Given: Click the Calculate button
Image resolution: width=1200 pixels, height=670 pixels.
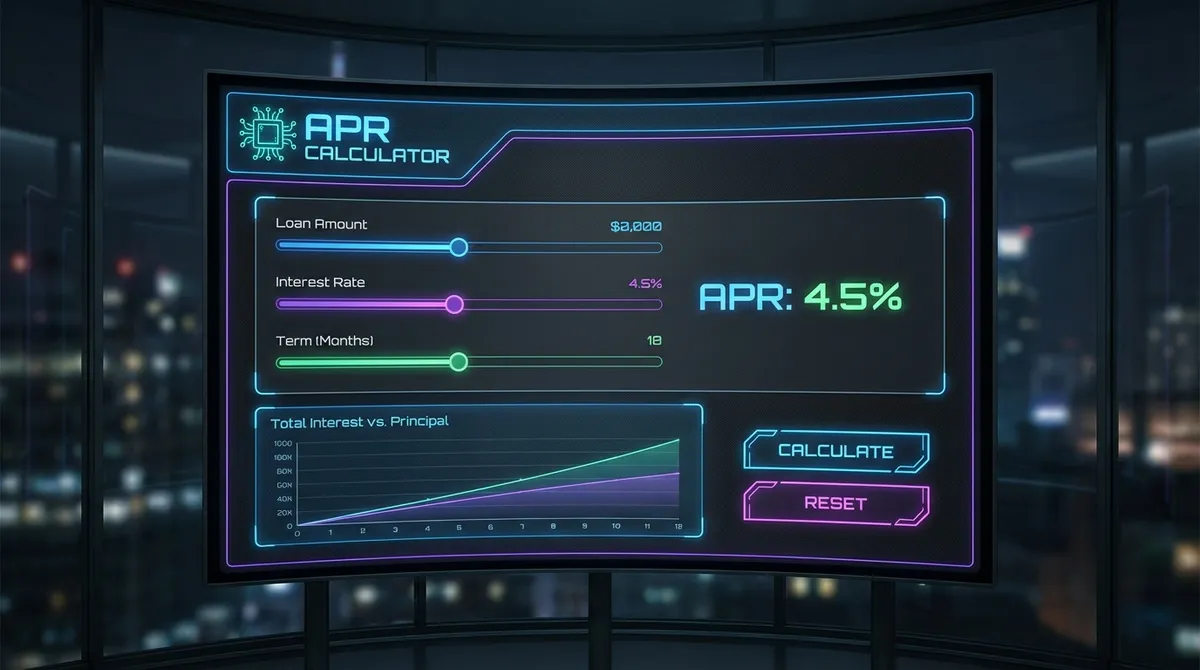Looking at the screenshot, I should 835,451.
